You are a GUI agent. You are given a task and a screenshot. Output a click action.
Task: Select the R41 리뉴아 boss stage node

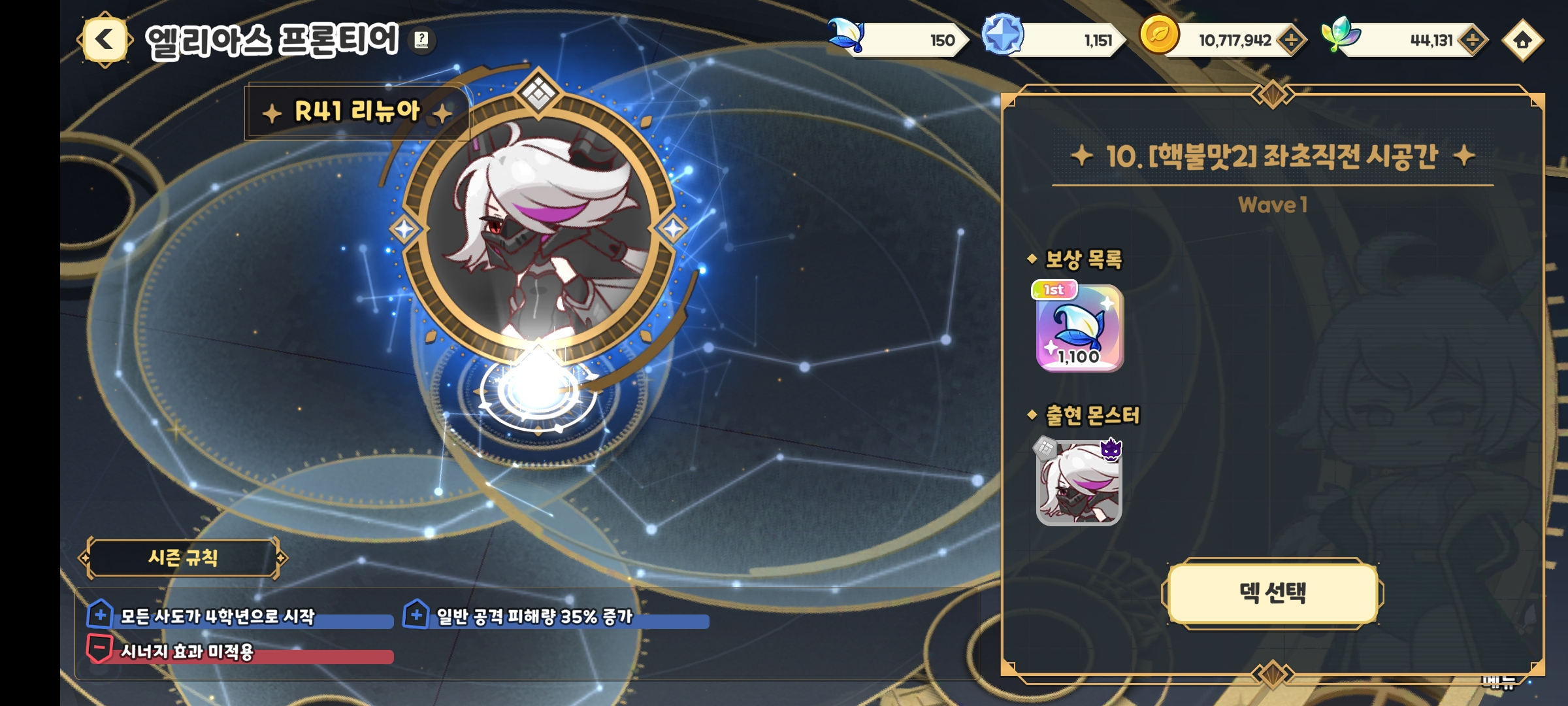coord(538,229)
